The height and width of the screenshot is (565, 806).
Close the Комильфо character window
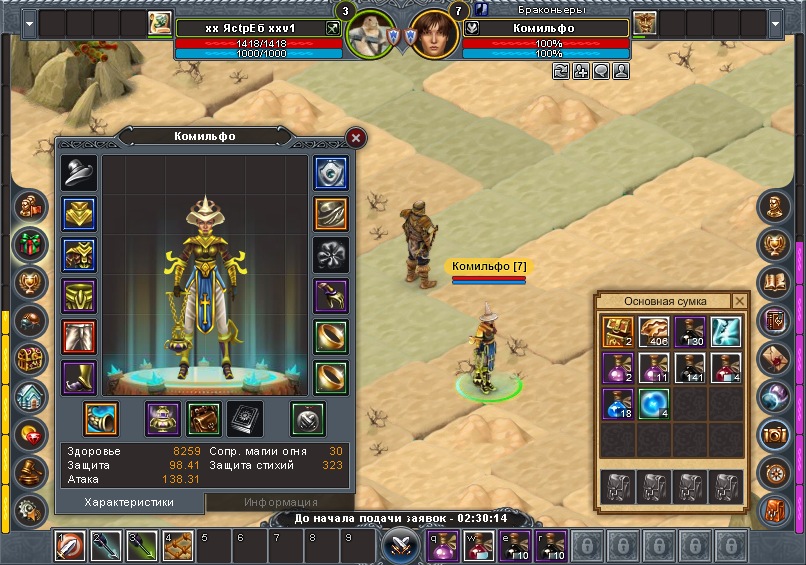click(356, 137)
